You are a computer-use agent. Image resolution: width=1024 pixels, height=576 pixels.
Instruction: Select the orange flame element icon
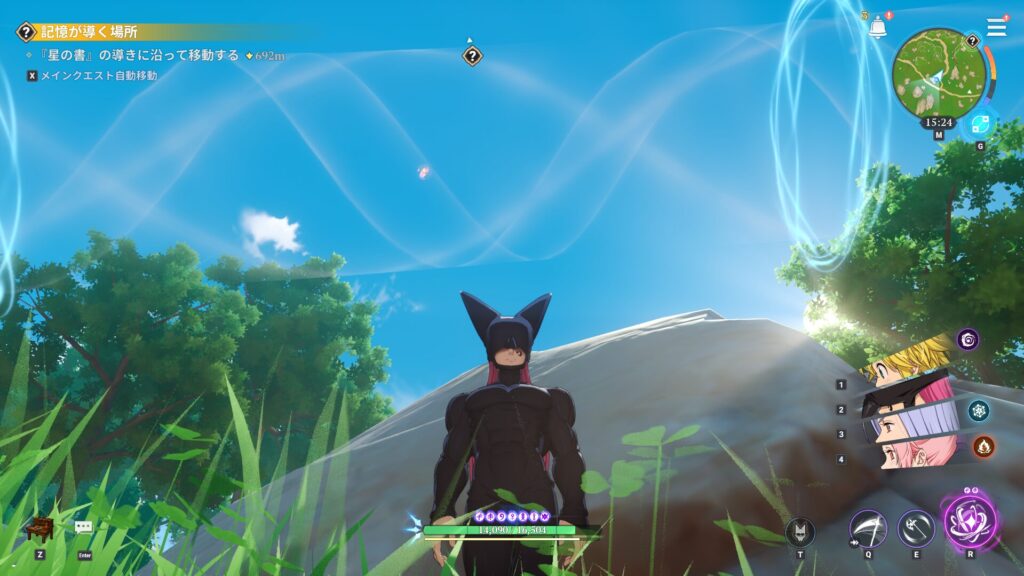(x=984, y=446)
